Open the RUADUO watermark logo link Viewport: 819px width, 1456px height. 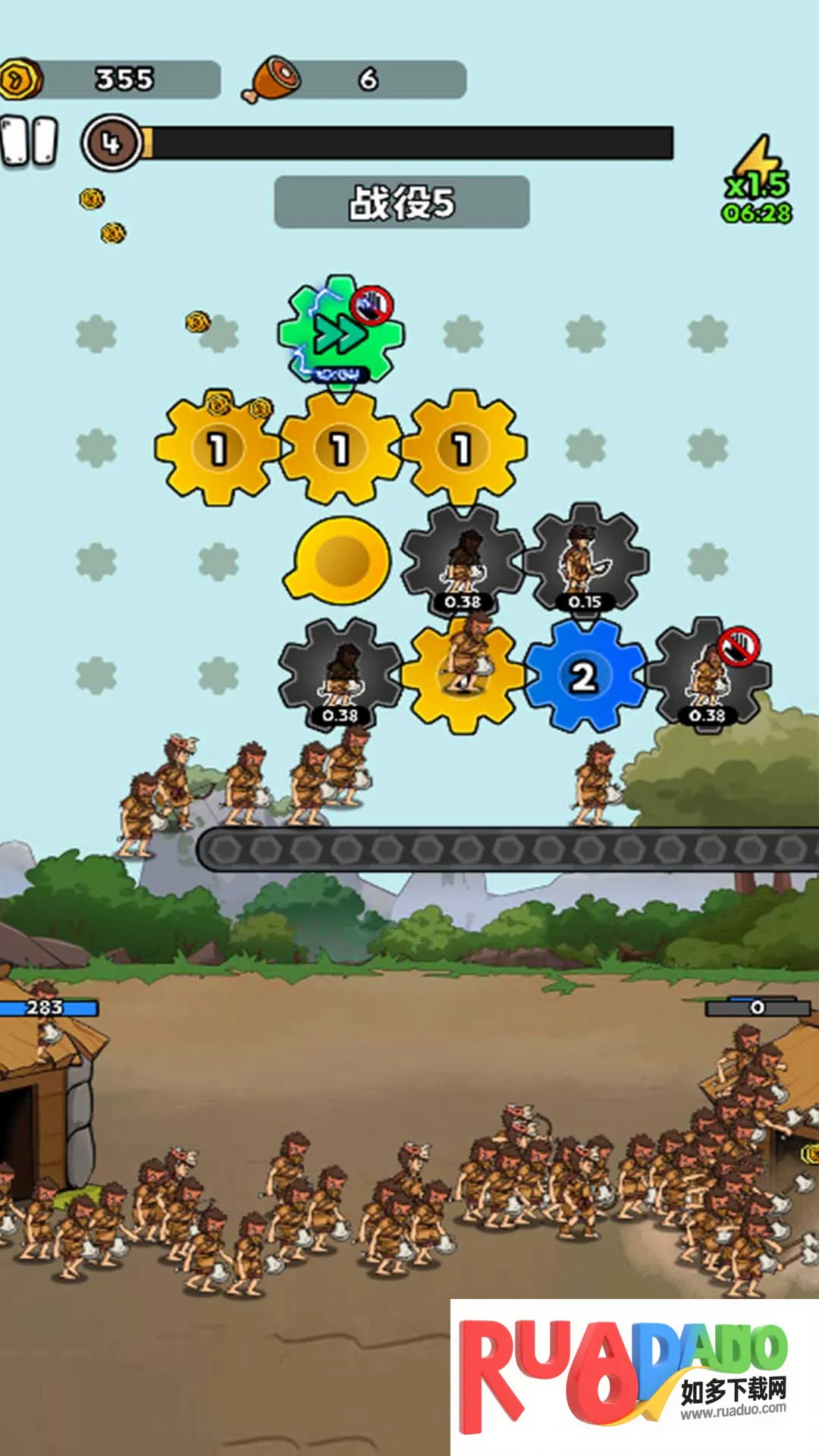coord(634,1377)
